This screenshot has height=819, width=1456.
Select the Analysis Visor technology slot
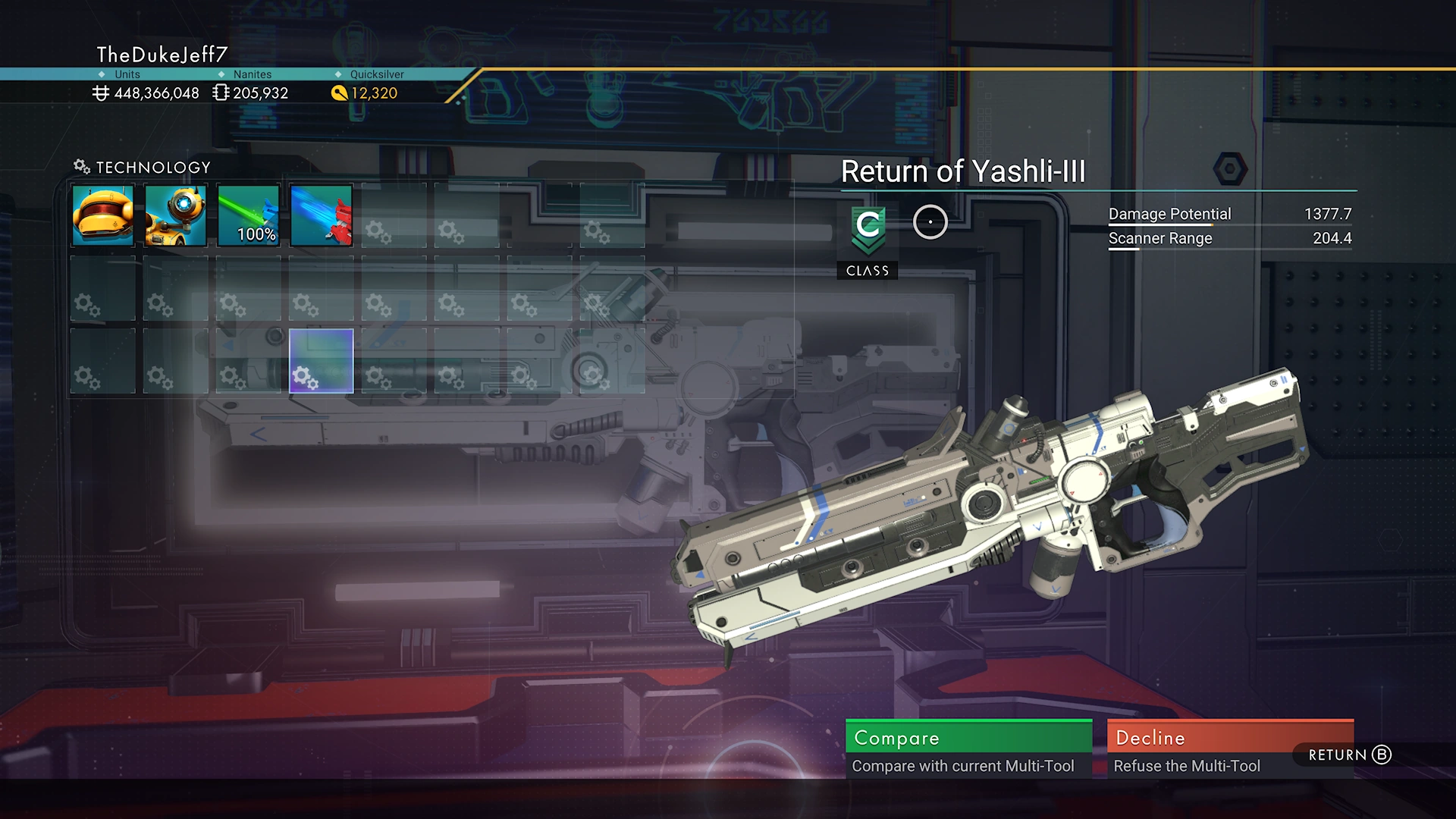tap(175, 216)
